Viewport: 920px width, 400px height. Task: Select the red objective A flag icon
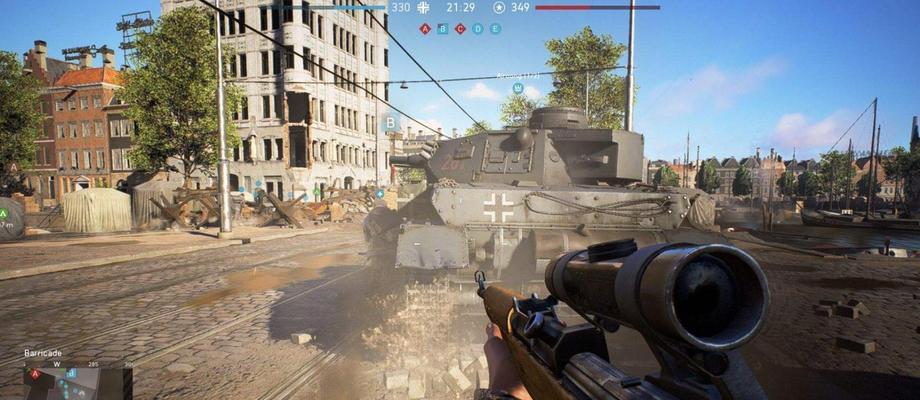click(425, 29)
